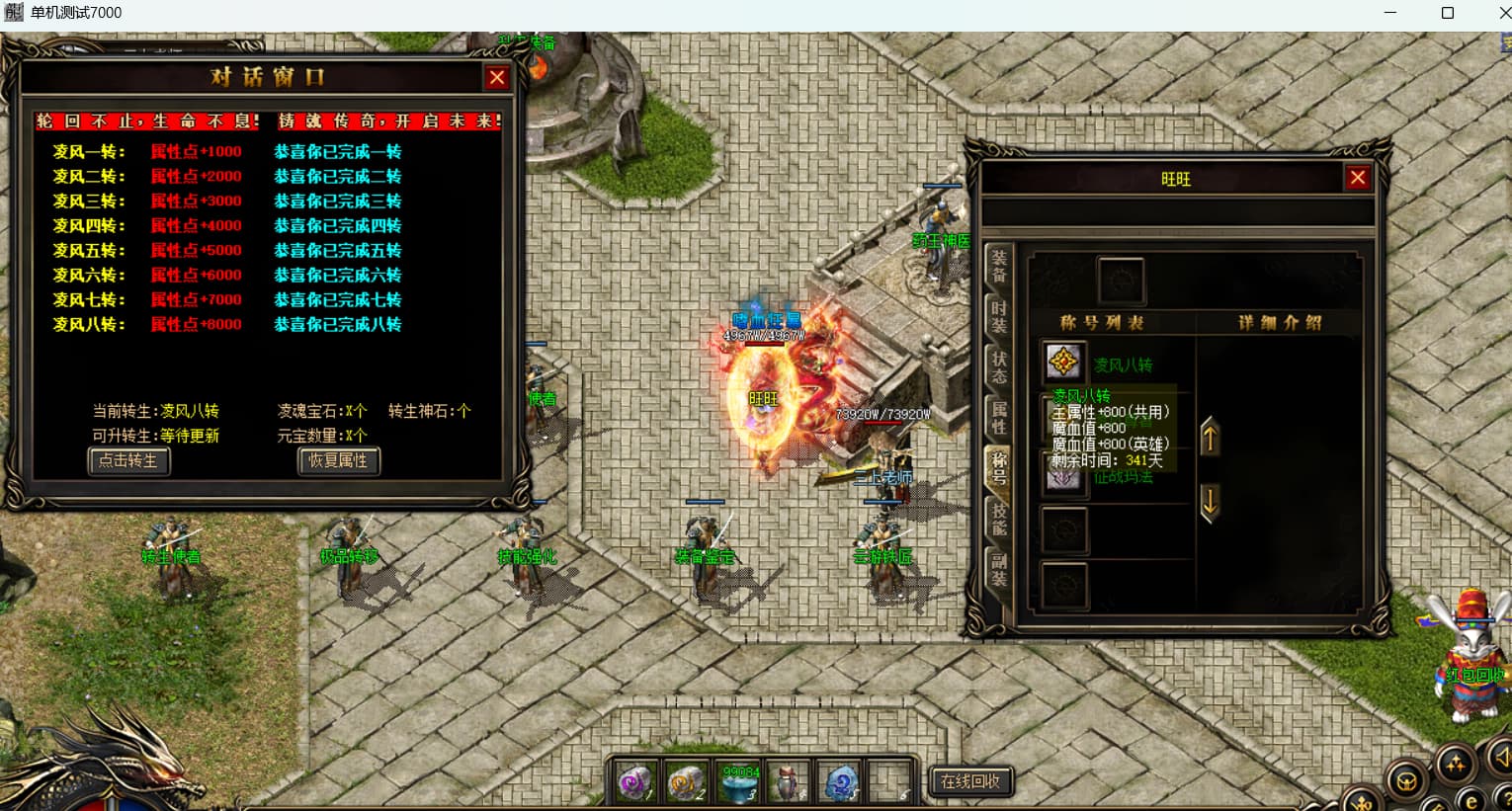
Task: Open the 时装 fashion tab
Action: 999,317
